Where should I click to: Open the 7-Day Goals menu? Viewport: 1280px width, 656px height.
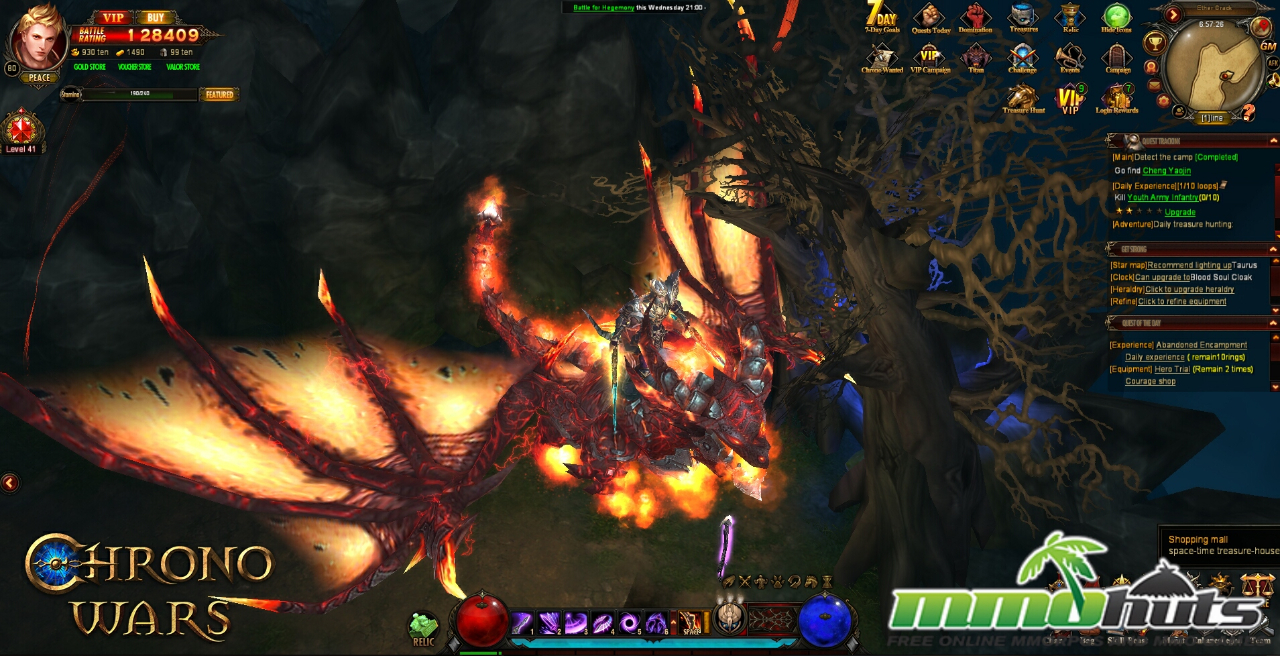click(880, 15)
